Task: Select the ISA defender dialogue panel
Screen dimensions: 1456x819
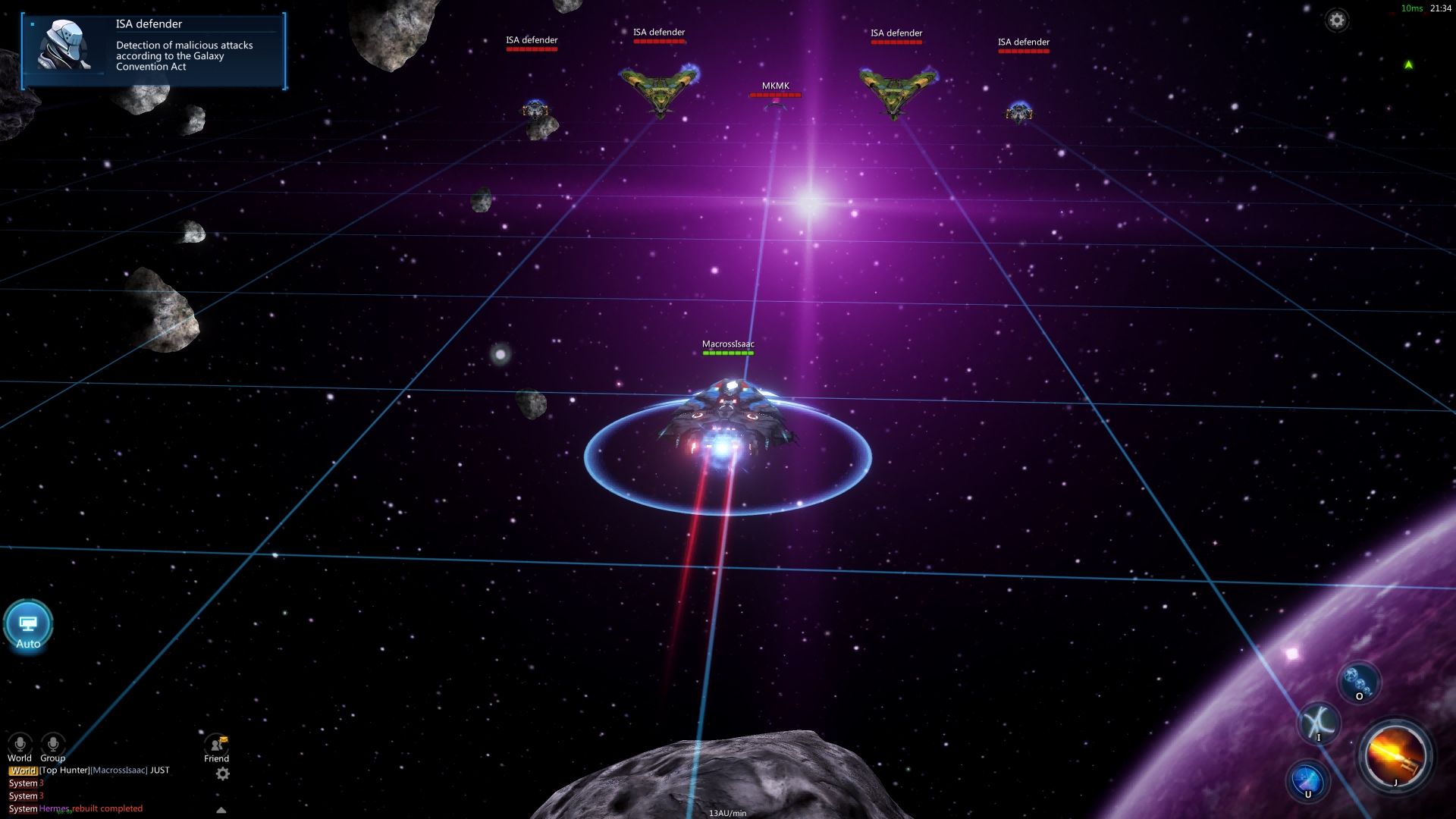Action: 154,51
